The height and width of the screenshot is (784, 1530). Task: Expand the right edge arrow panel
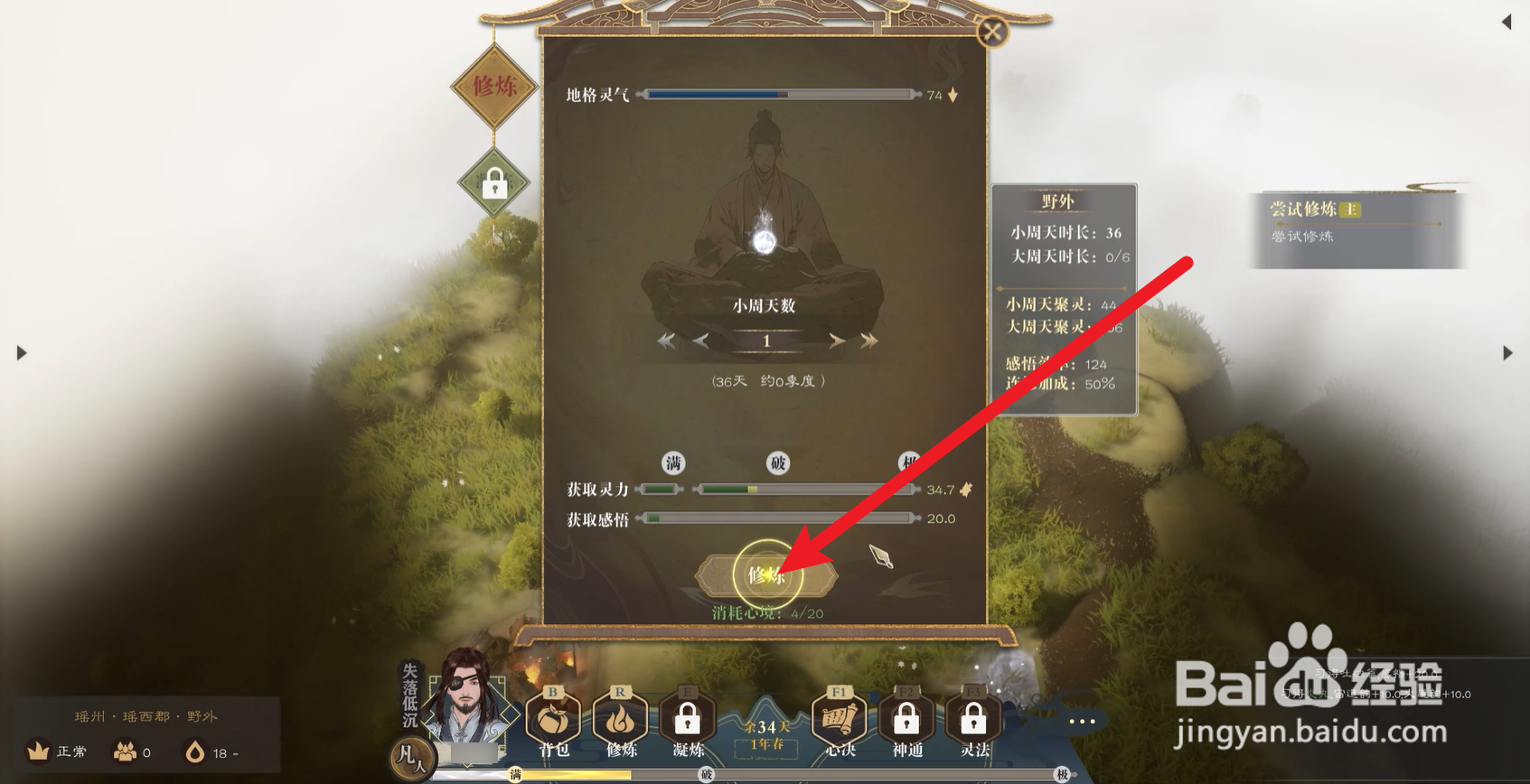[1508, 353]
